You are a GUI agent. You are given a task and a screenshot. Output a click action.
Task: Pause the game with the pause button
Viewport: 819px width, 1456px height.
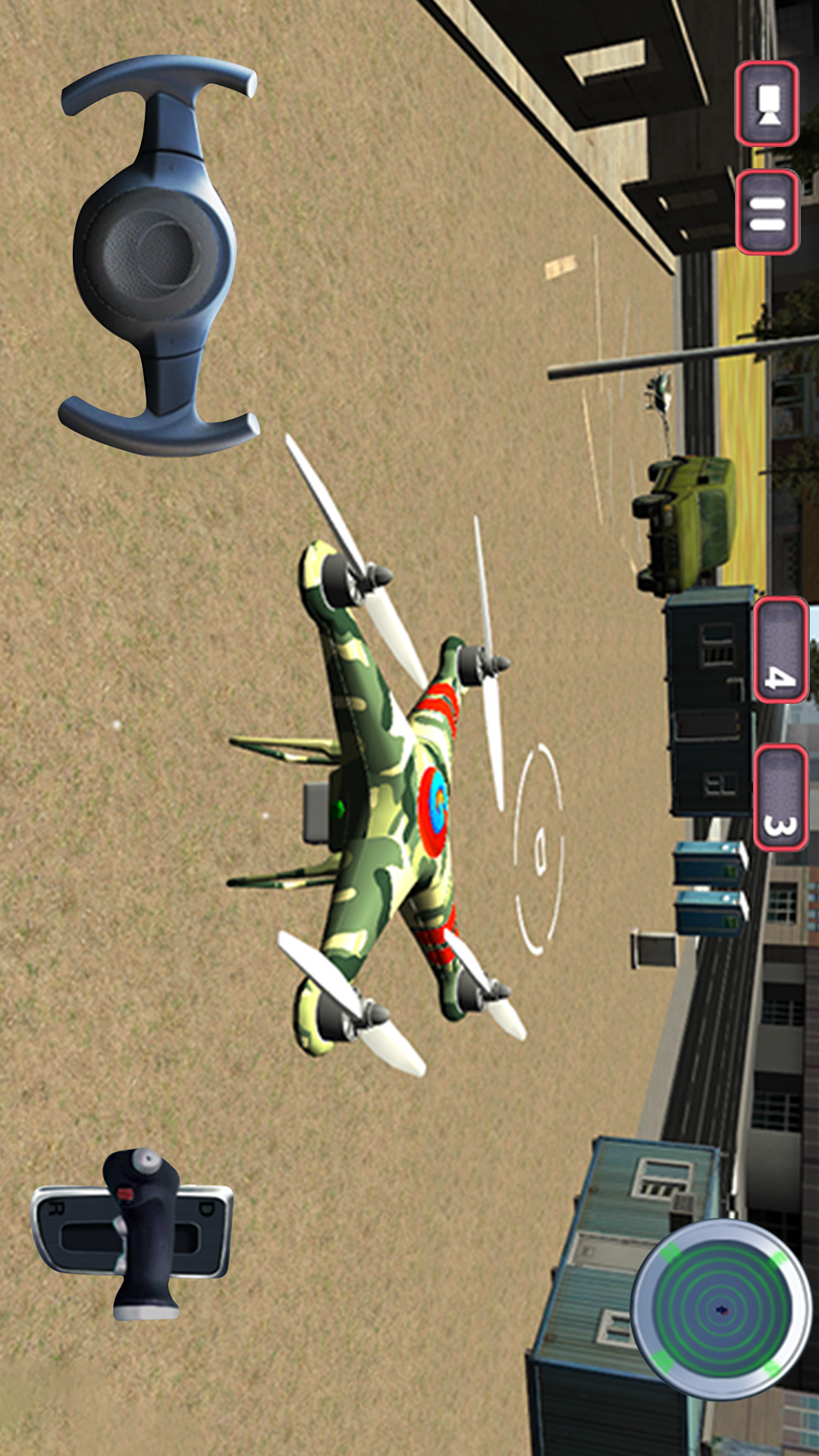point(767,212)
